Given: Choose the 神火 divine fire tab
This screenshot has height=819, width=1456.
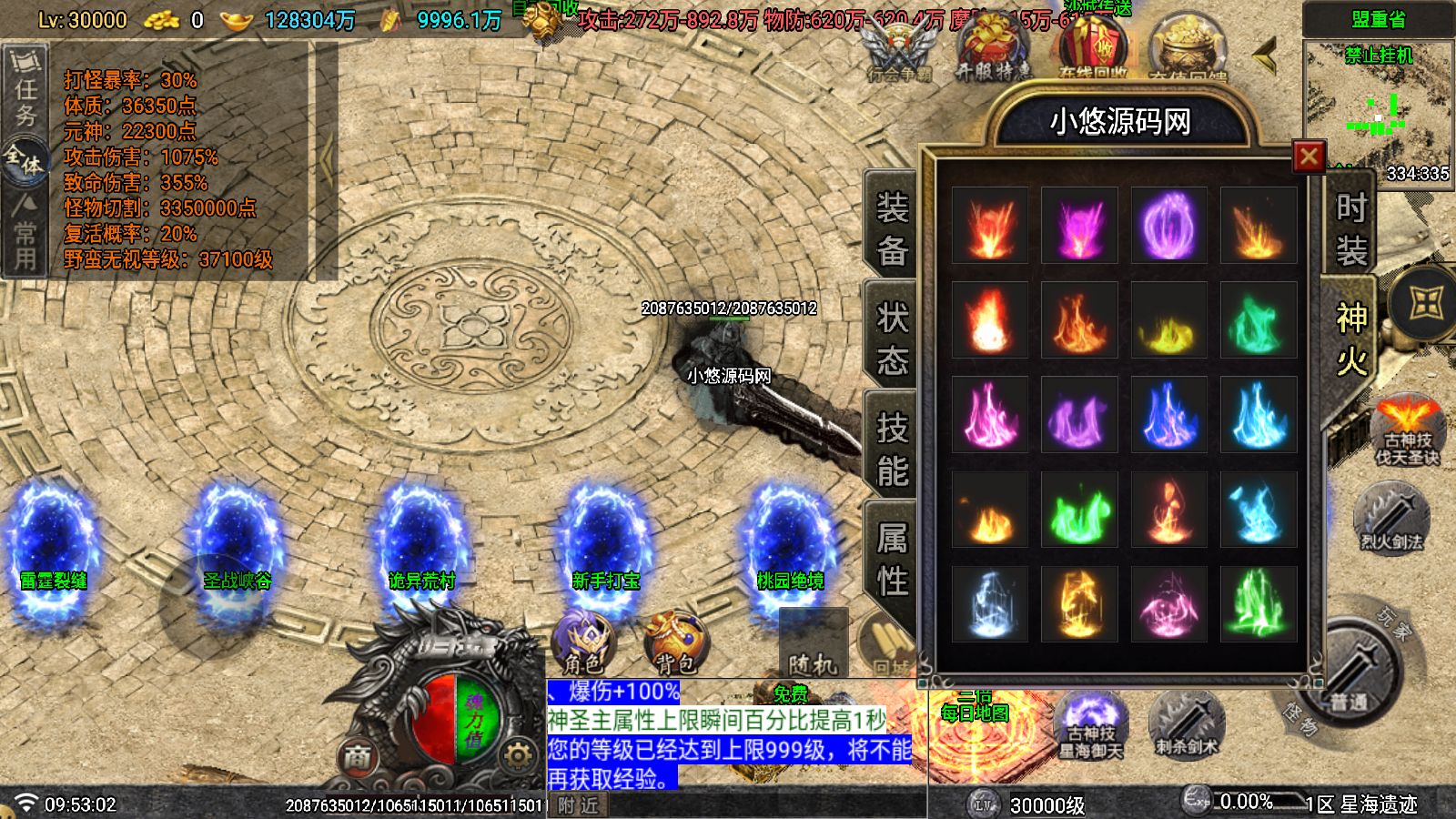Looking at the screenshot, I should 1350,339.
